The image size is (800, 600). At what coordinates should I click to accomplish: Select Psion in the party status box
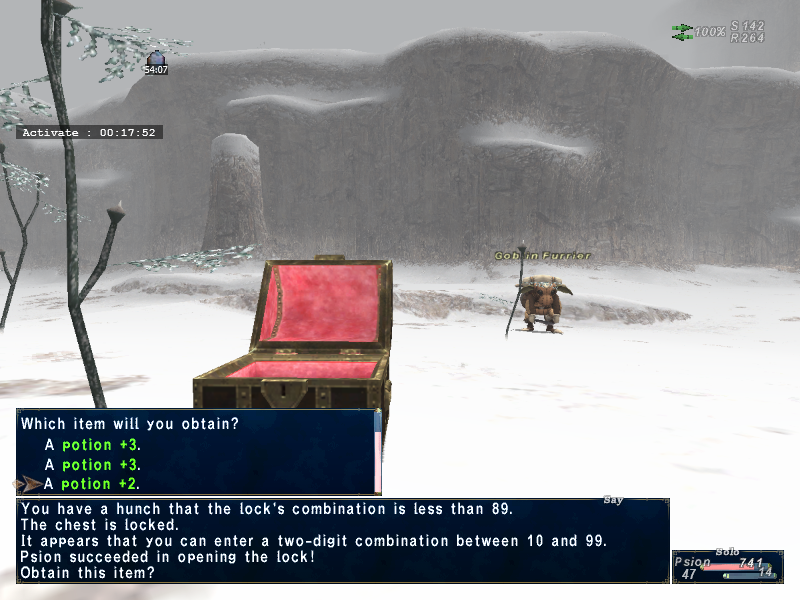691,563
